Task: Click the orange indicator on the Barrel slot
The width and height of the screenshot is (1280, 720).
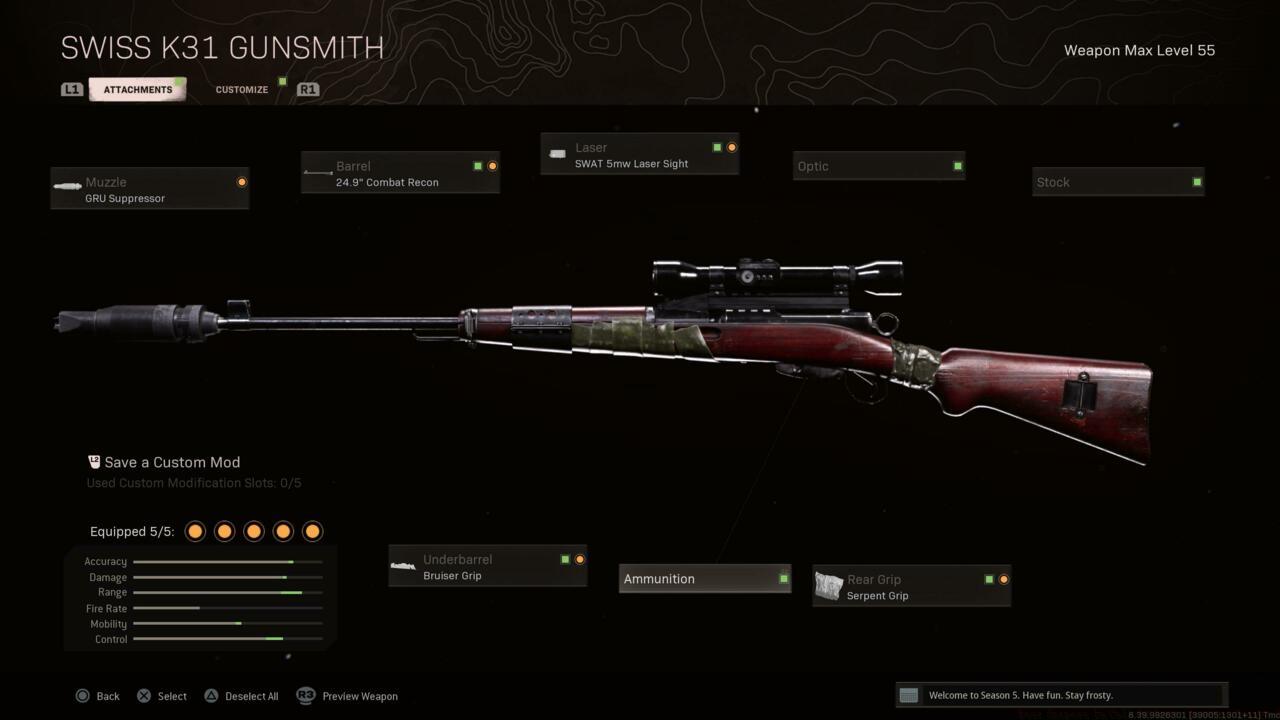Action: (x=491, y=166)
